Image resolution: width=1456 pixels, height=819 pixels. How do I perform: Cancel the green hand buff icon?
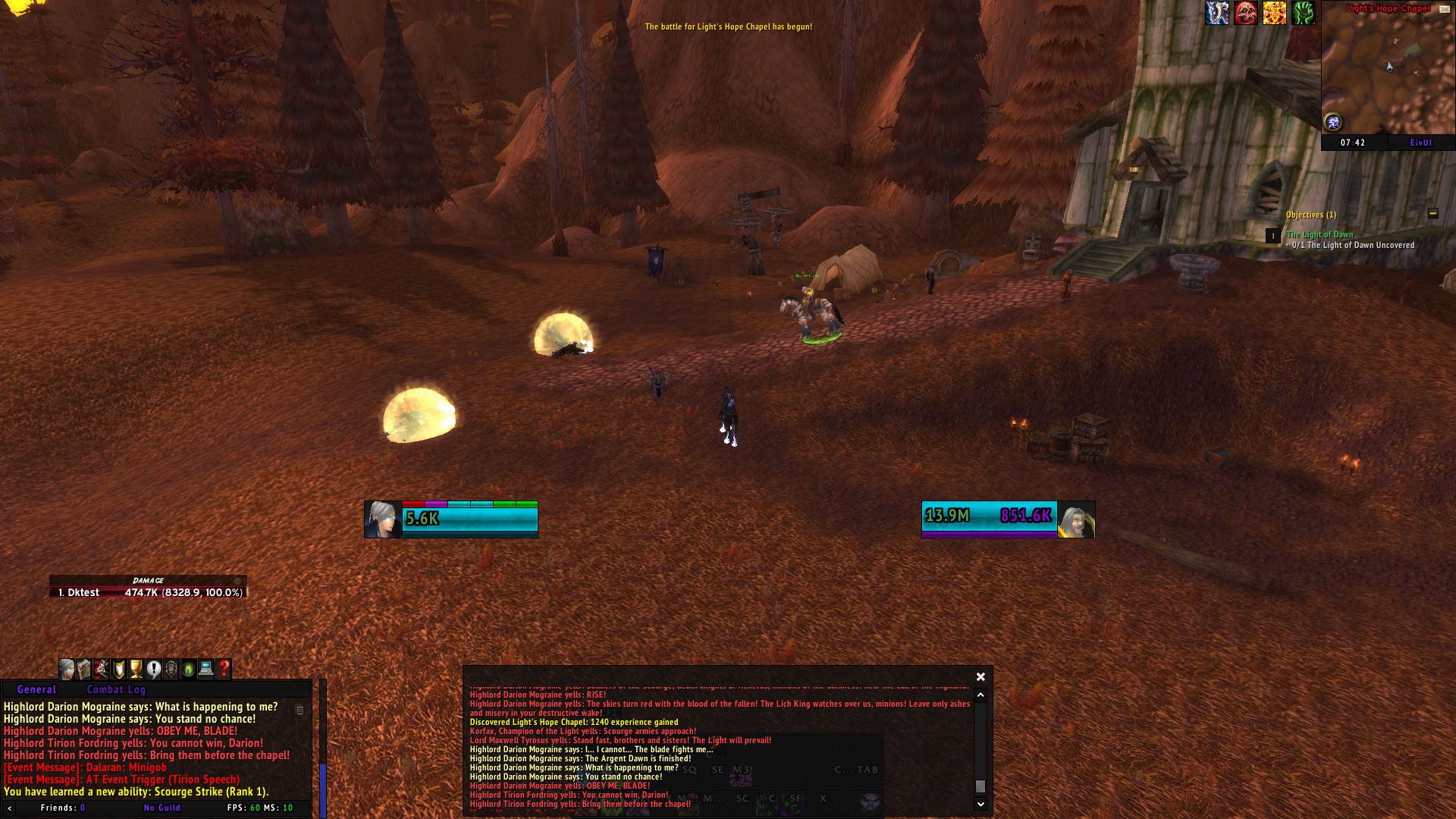[1304, 13]
